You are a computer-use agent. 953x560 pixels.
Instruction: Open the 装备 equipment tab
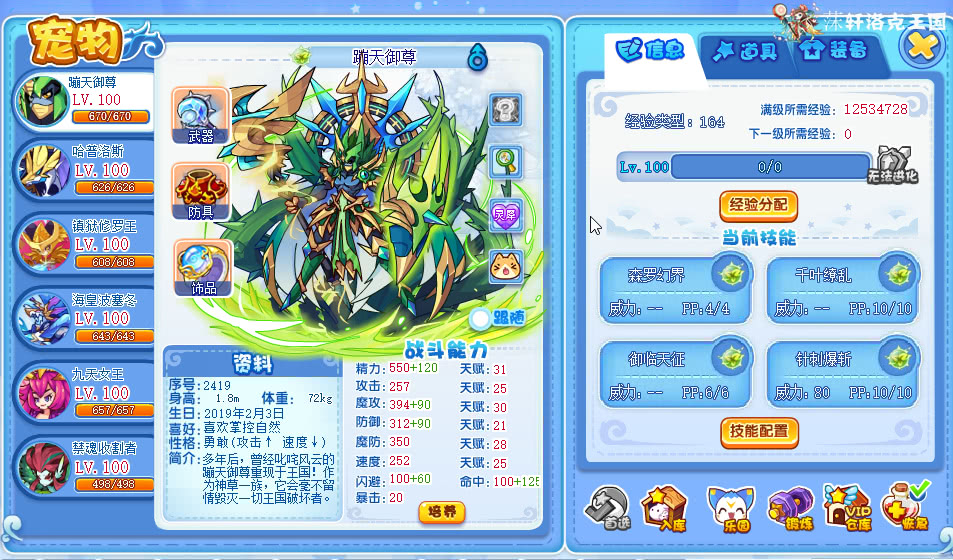(x=834, y=51)
